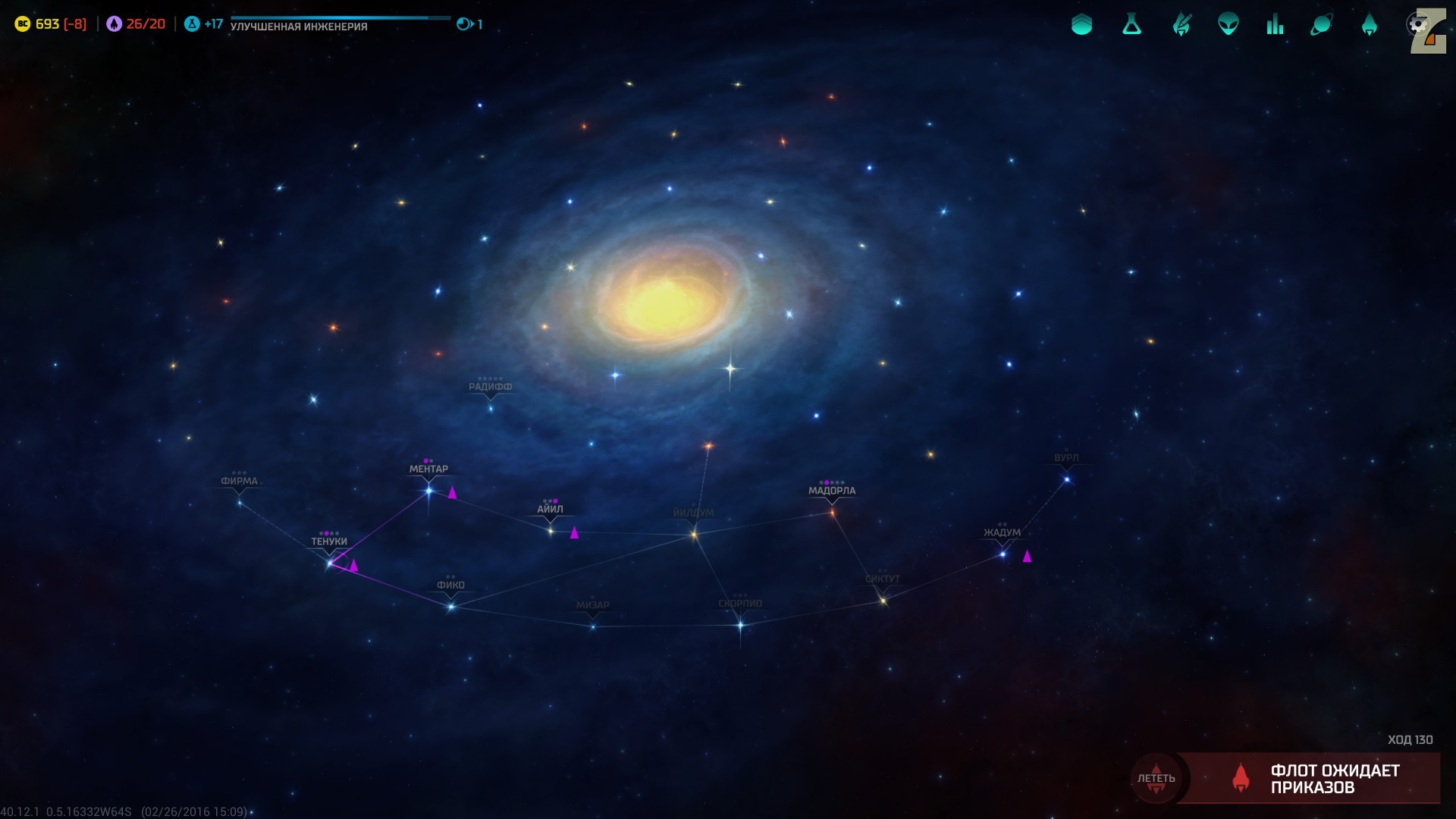Open the alien races diplomacy screen
The width and height of the screenshot is (1456, 819).
point(1228,25)
